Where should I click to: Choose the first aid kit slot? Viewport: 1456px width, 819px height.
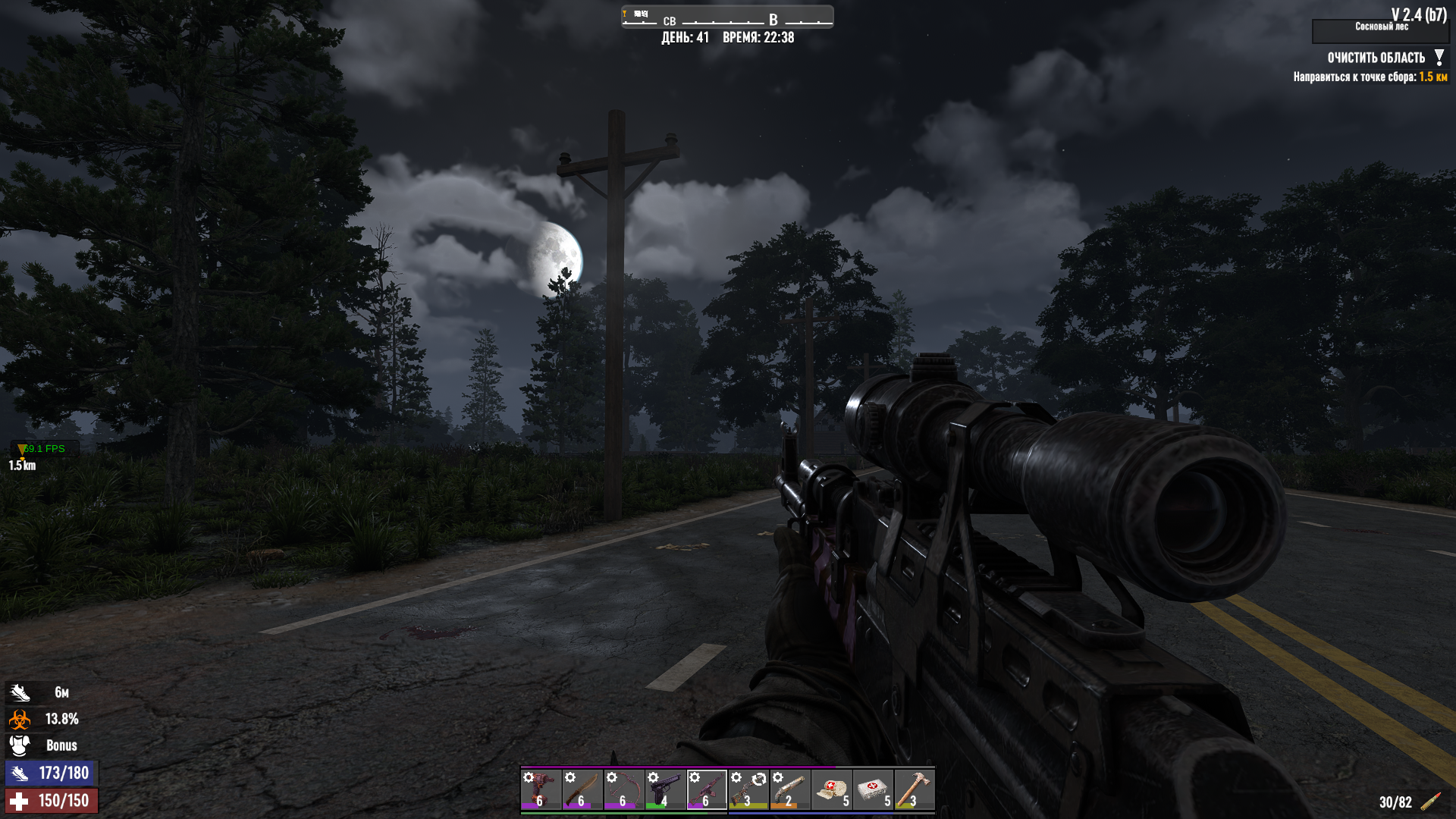click(x=873, y=789)
